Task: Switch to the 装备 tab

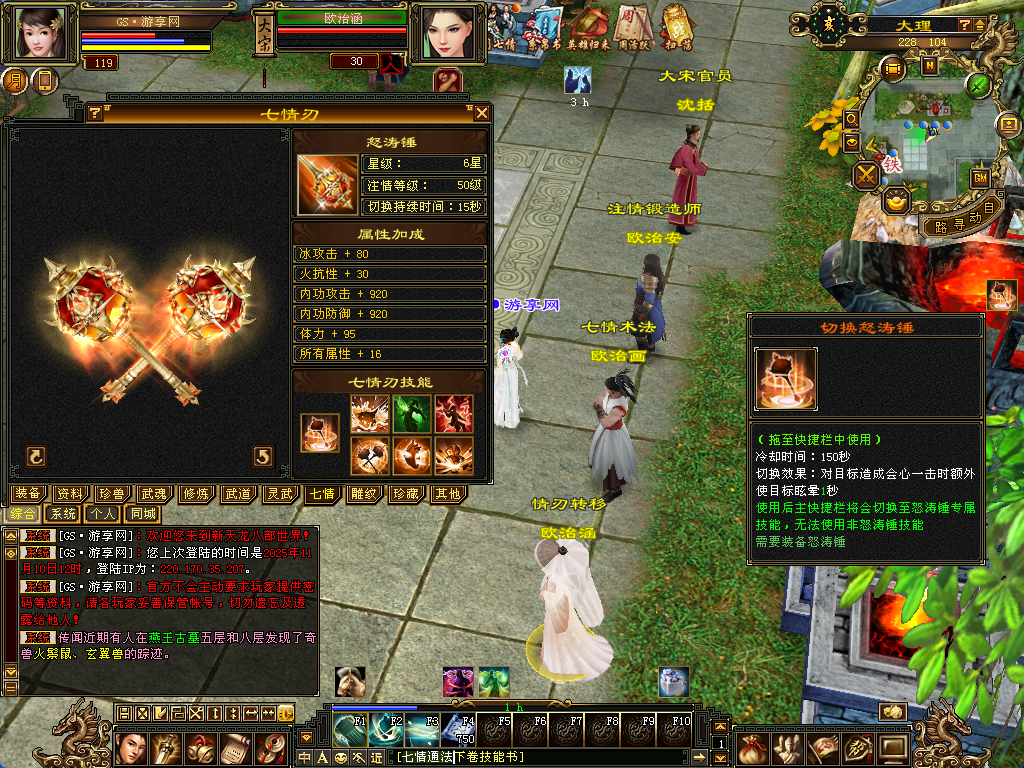Action: [x=30, y=493]
